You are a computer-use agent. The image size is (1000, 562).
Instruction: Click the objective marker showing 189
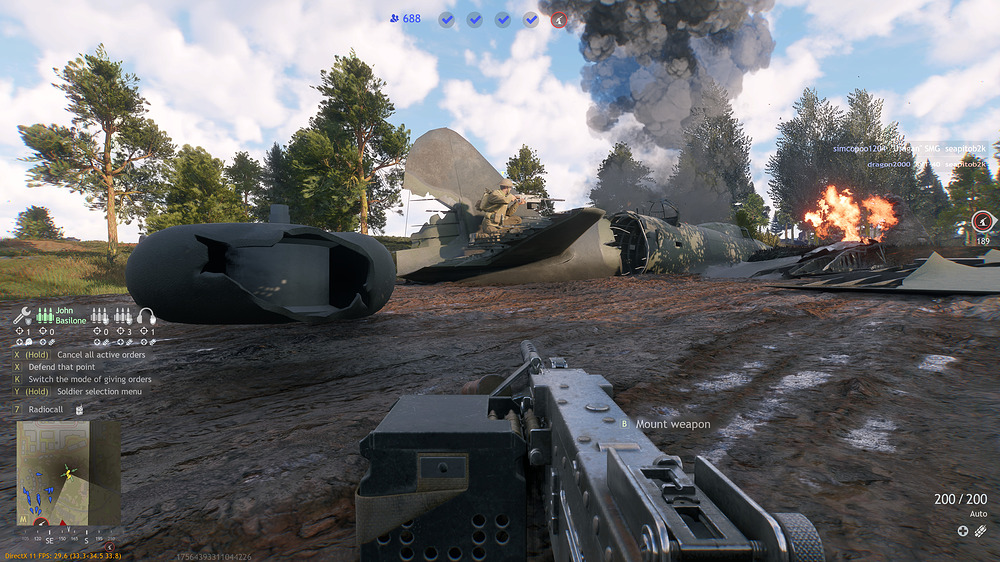tap(982, 221)
